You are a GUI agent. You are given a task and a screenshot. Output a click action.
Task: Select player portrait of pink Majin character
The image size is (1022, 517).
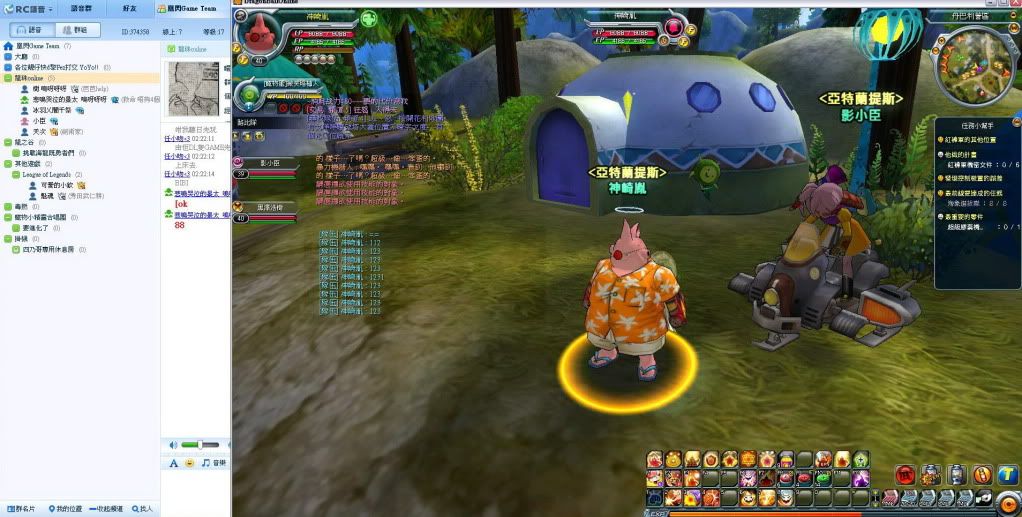[259, 38]
